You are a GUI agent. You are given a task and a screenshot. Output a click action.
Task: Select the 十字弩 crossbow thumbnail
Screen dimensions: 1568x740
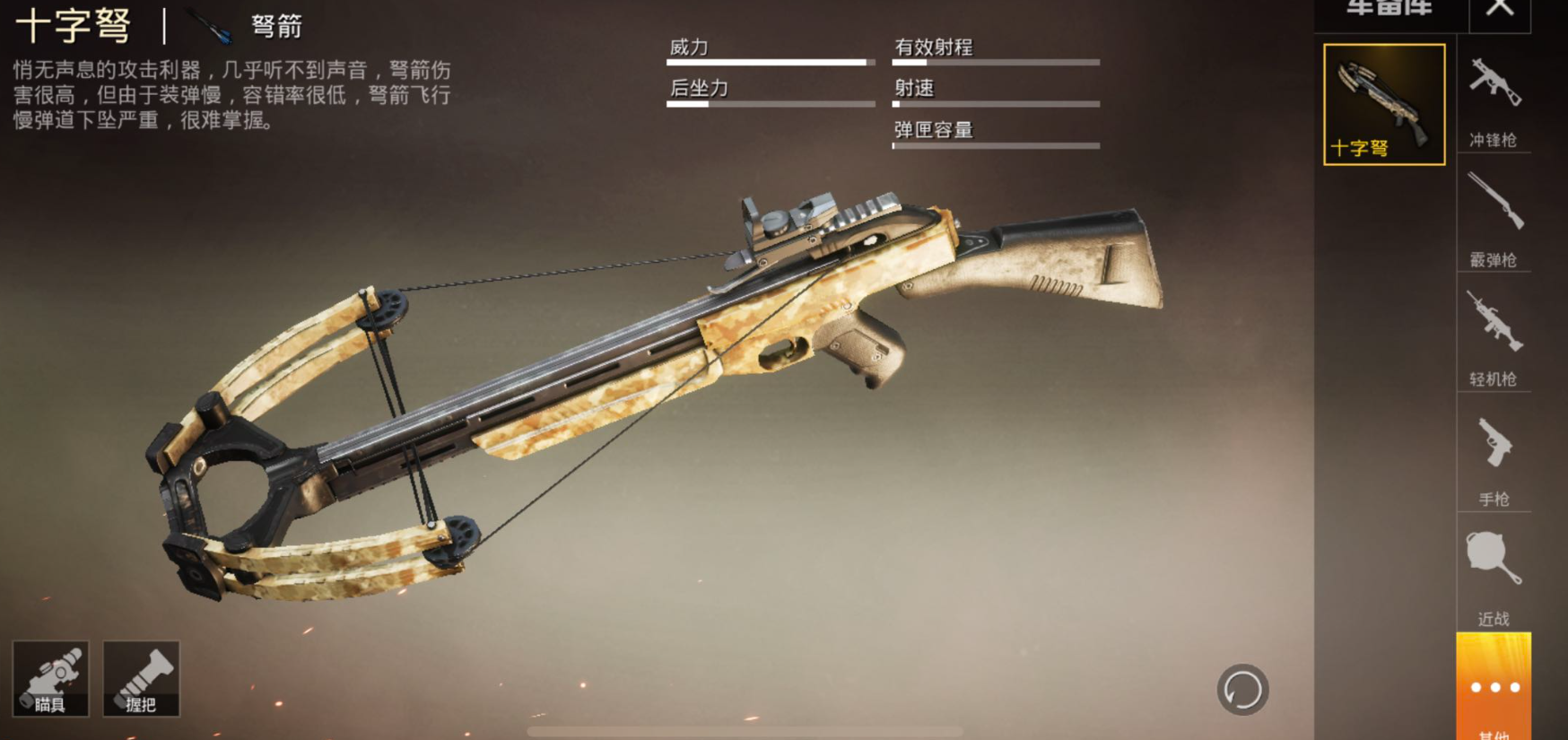(x=1384, y=104)
